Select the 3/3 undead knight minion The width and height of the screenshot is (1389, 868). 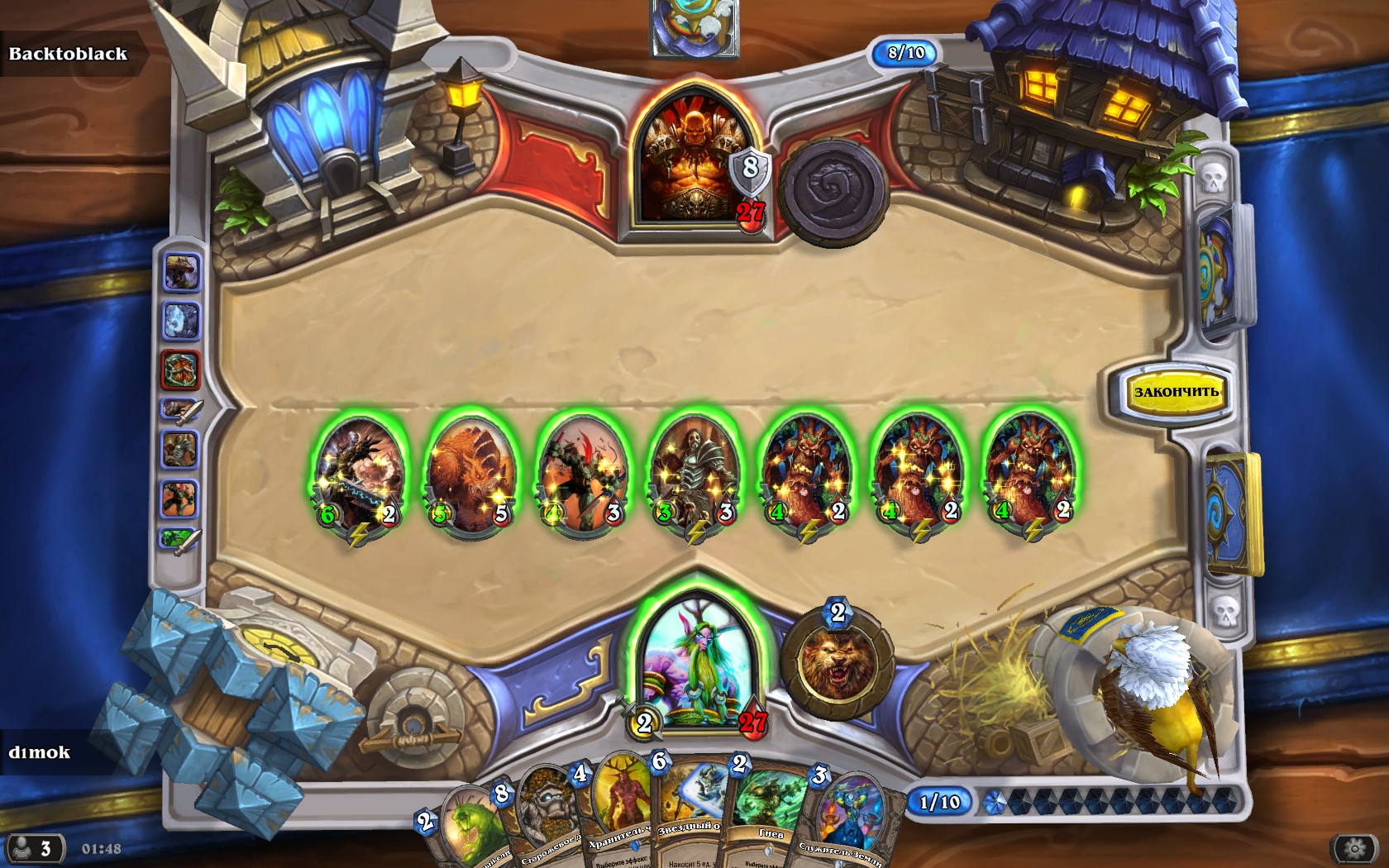pyautogui.click(x=693, y=472)
